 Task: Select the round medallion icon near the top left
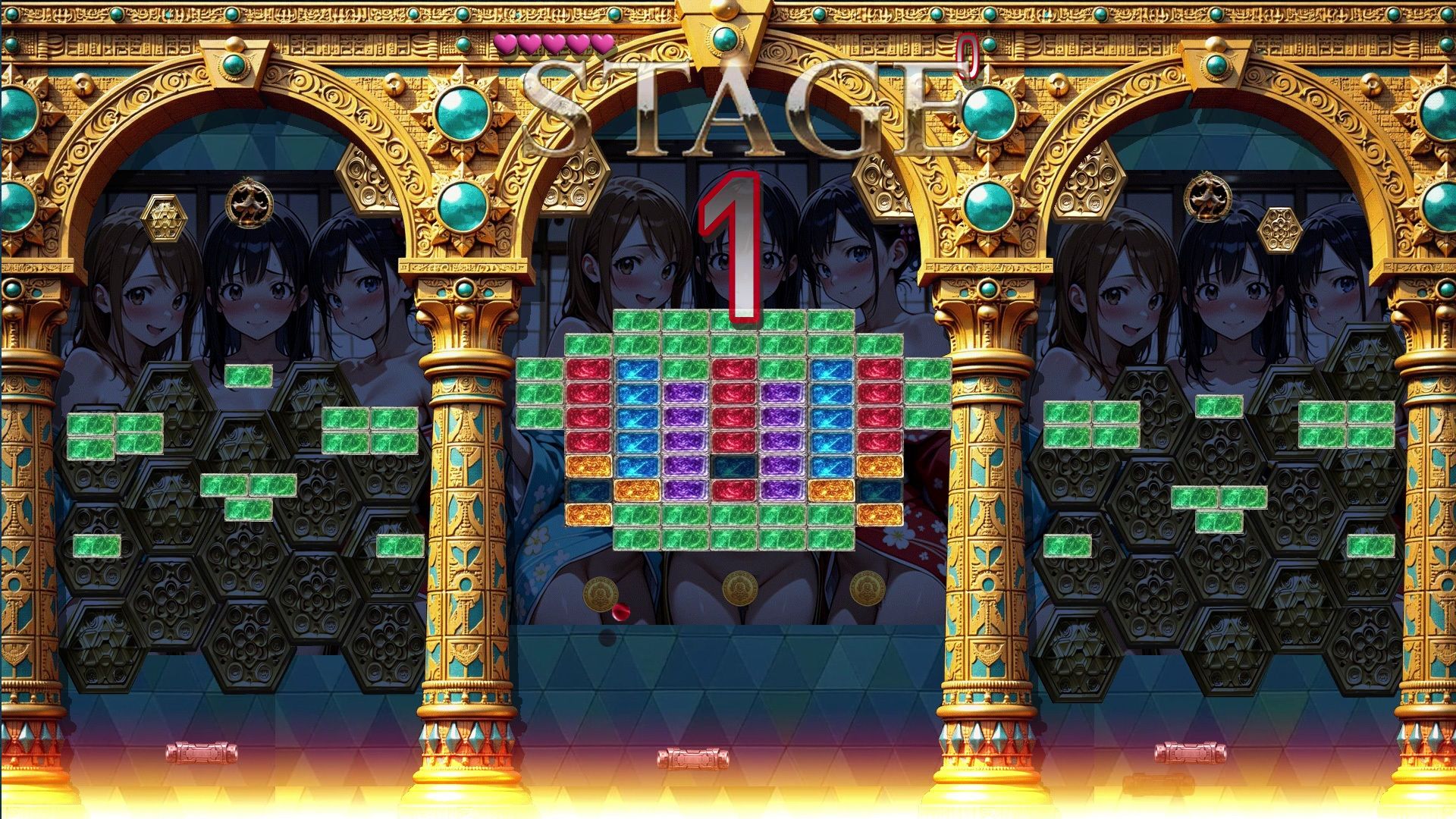pyautogui.click(x=250, y=201)
